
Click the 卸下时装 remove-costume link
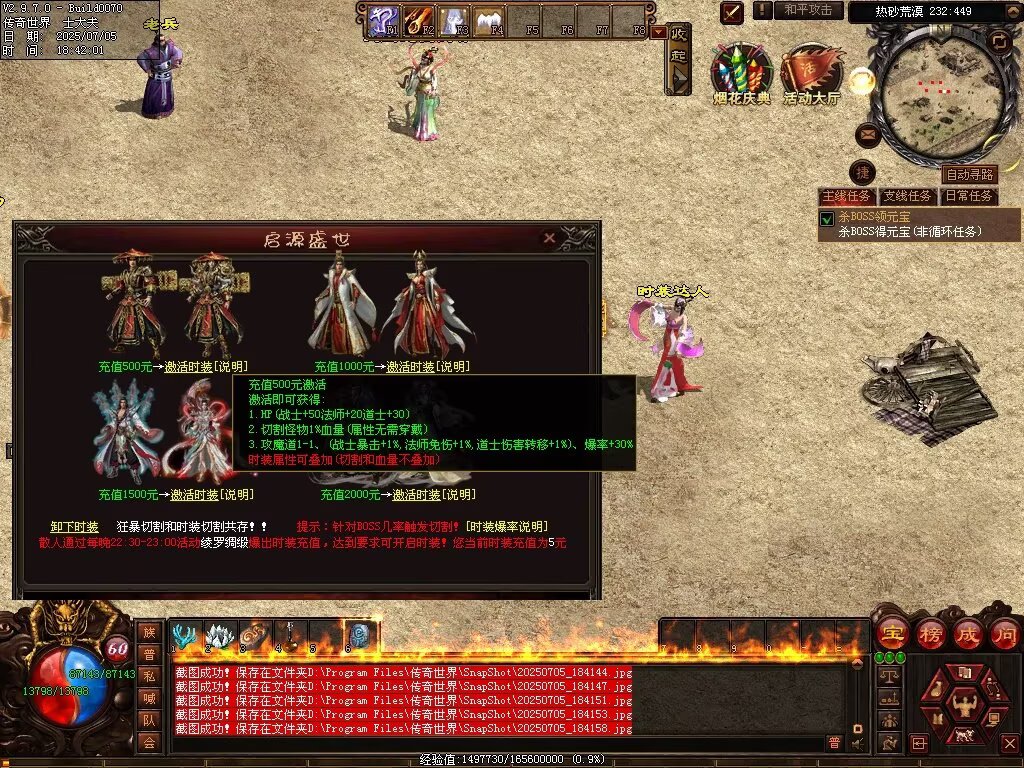[x=75, y=526]
